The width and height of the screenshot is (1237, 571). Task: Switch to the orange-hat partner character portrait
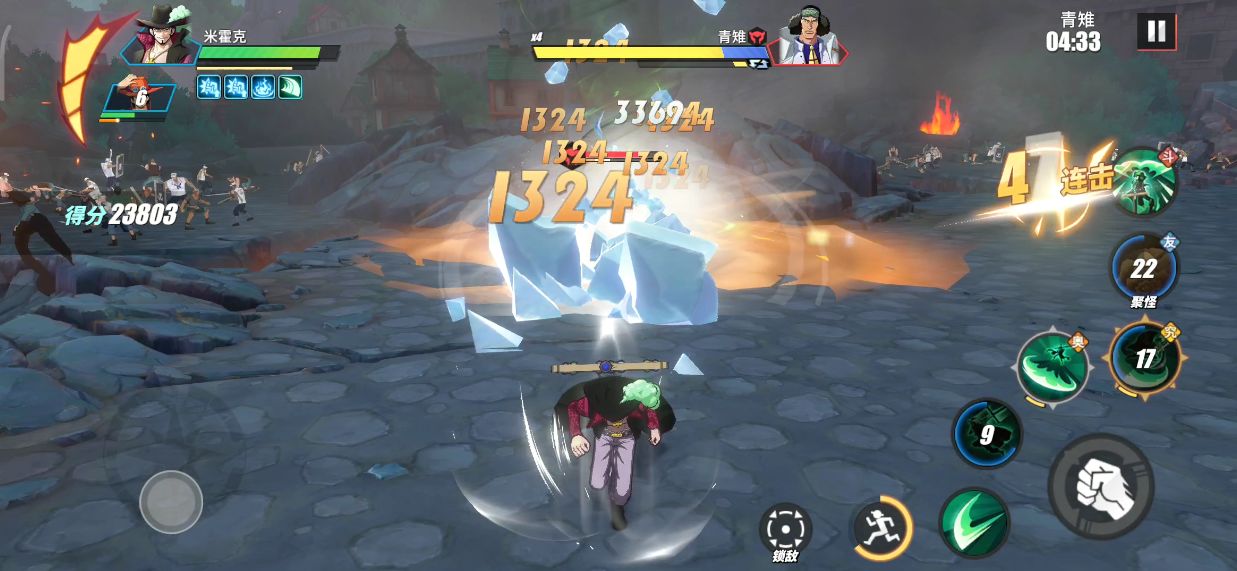140,96
